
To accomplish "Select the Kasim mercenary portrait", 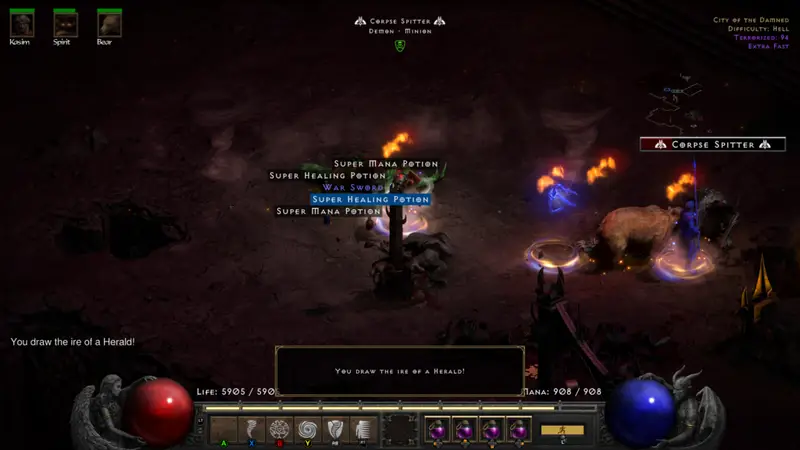I will pos(21,24).
